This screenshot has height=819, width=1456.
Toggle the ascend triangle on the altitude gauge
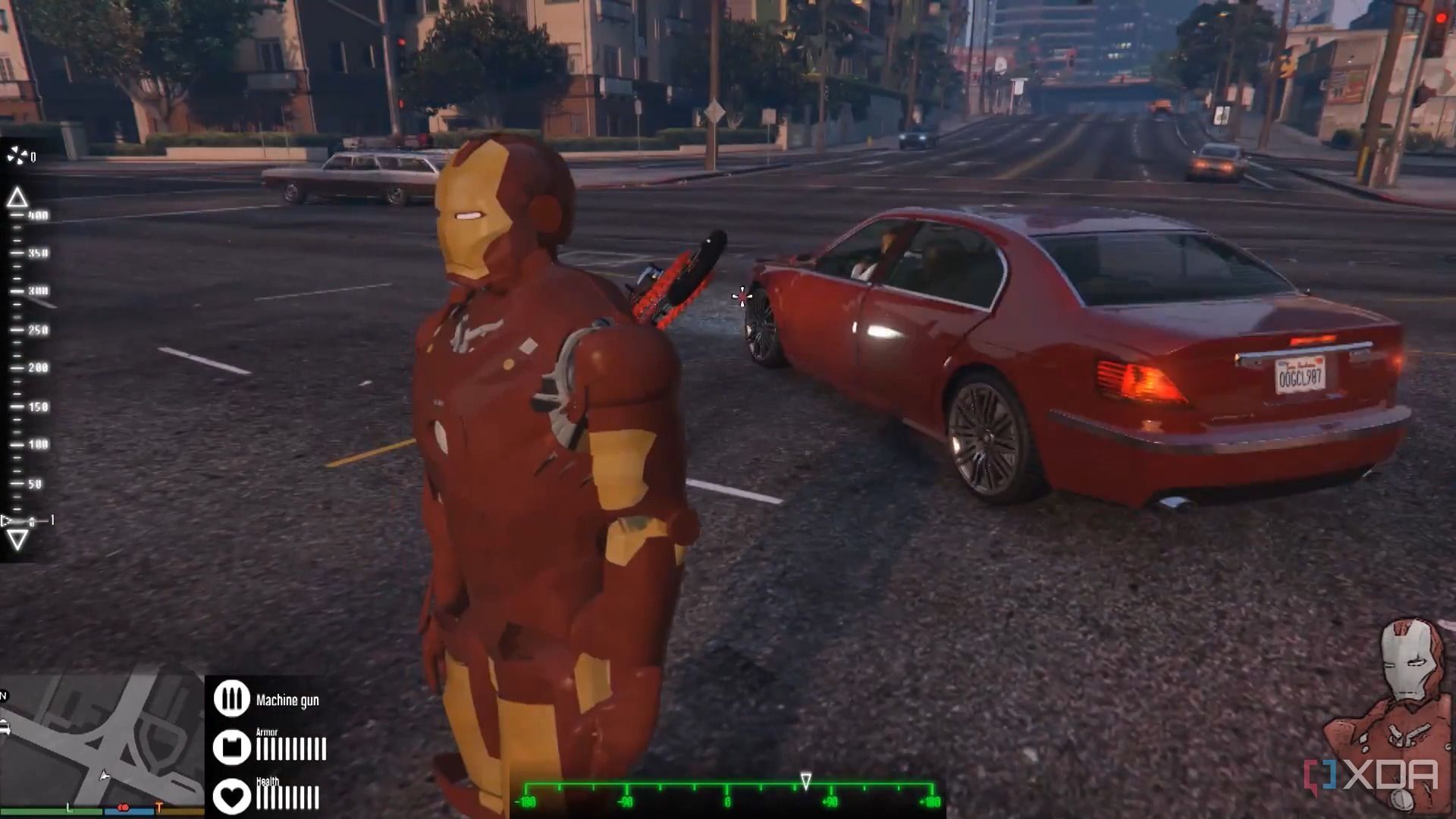click(16, 197)
